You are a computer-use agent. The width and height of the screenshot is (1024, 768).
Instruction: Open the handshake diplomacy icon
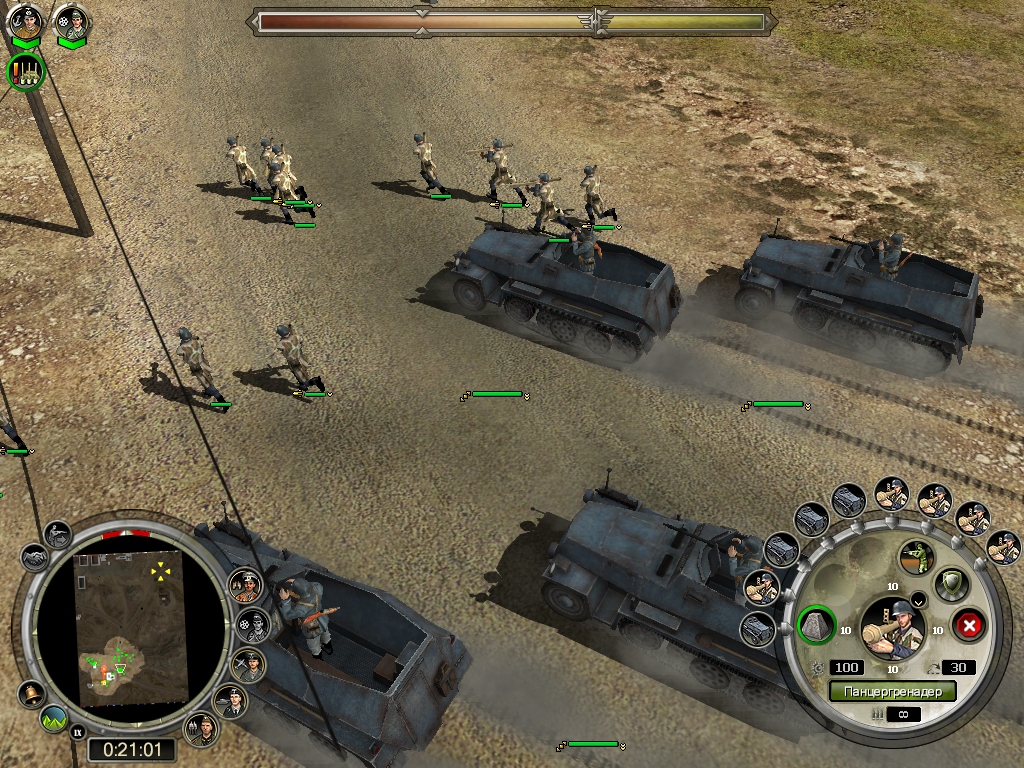[x=33, y=558]
